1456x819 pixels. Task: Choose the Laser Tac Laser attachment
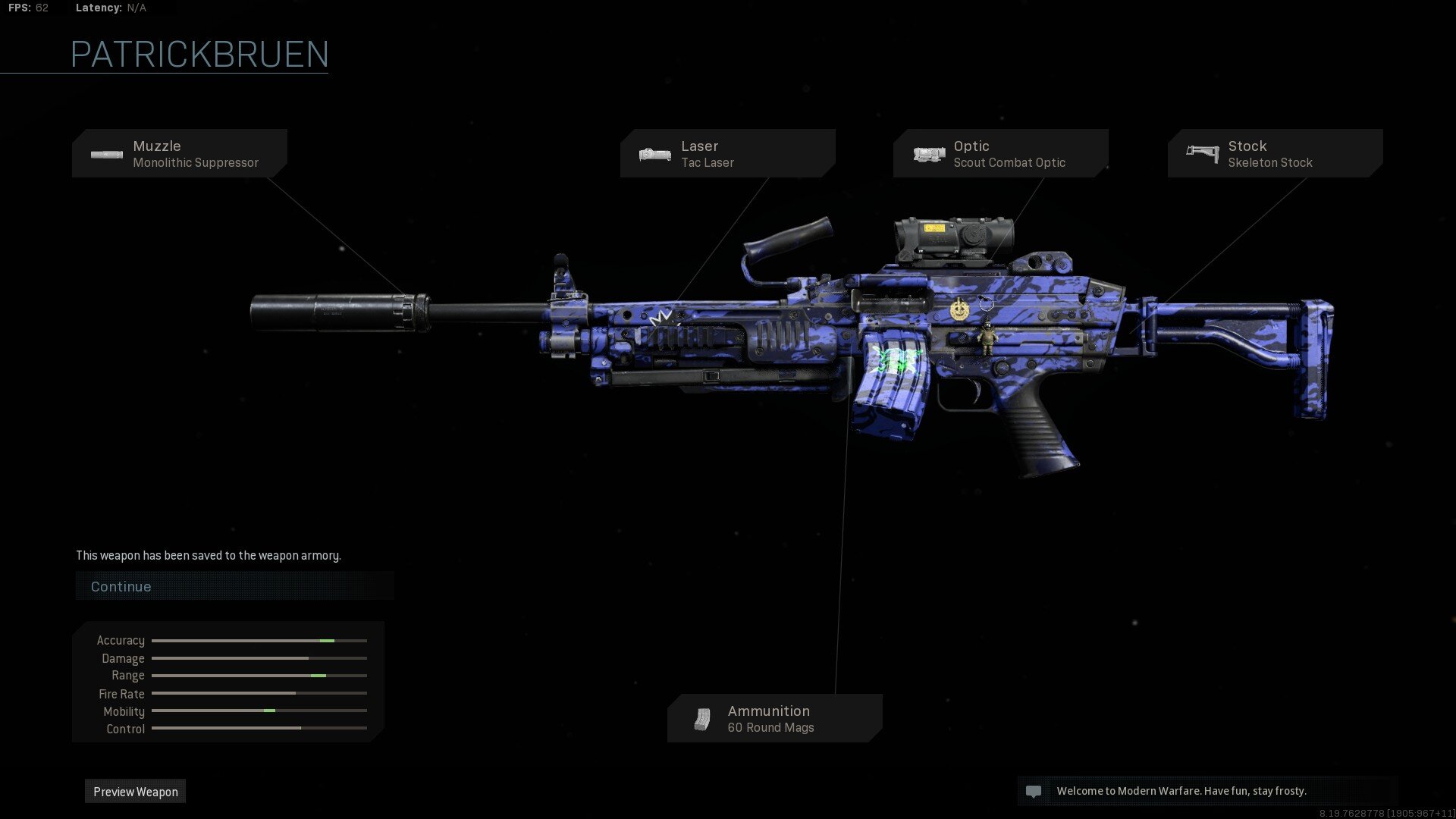tap(727, 154)
